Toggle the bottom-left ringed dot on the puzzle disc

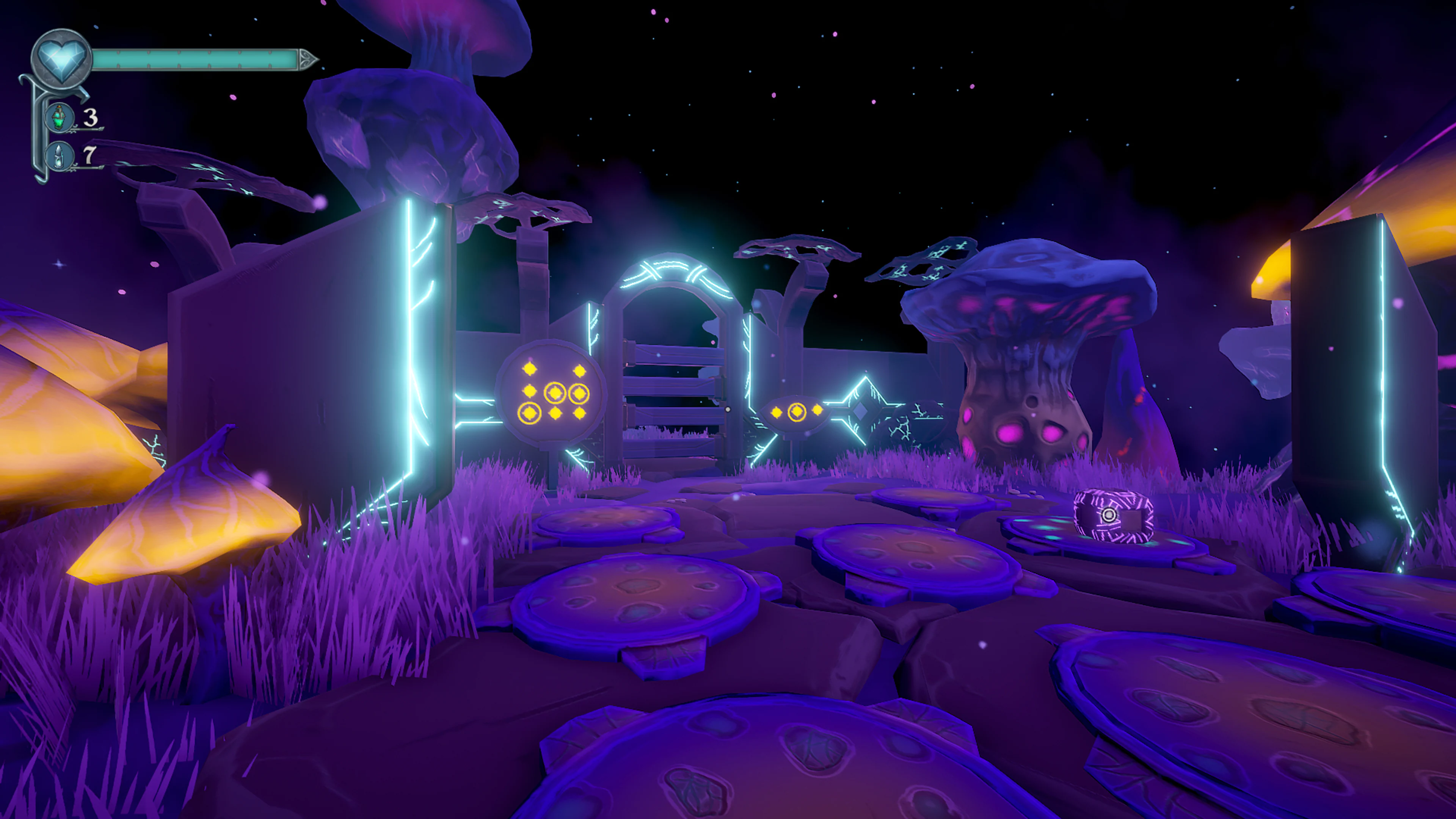529,413
